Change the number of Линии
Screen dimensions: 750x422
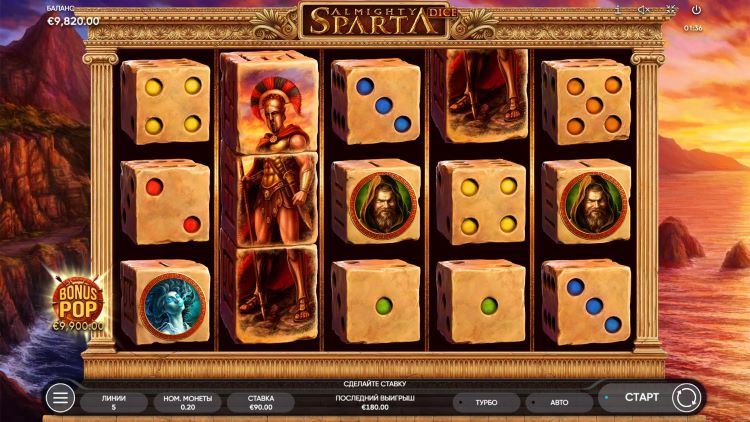click(x=113, y=402)
